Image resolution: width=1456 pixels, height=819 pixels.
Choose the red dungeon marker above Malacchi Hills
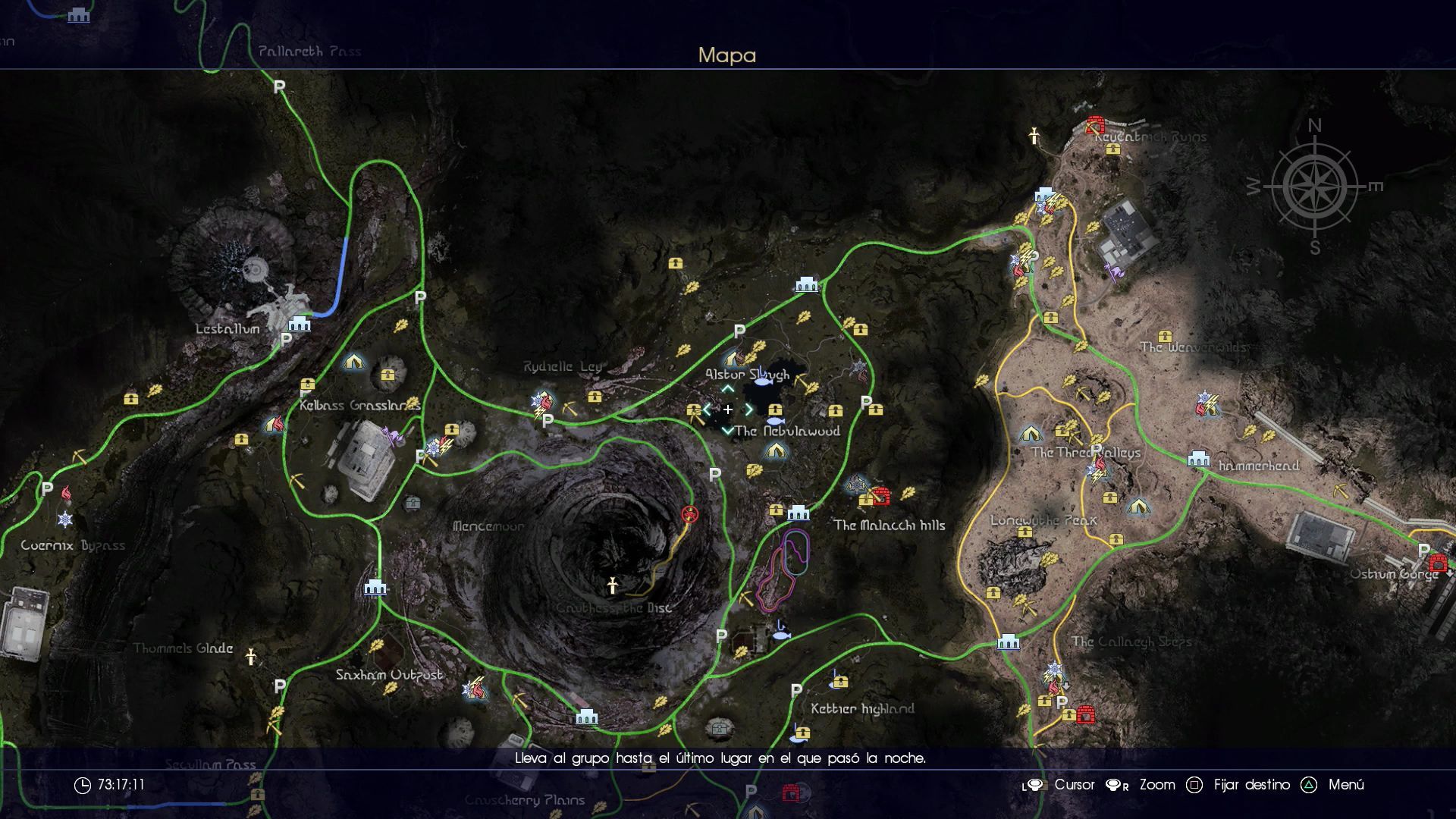(x=880, y=495)
